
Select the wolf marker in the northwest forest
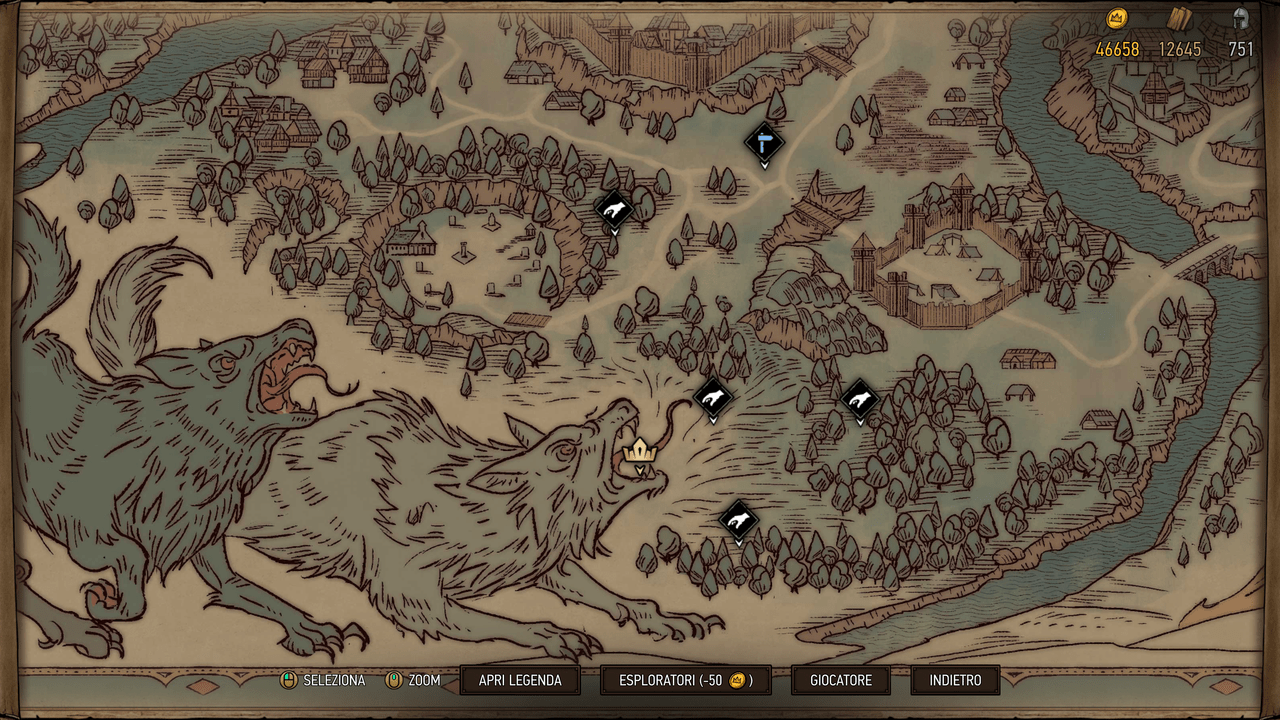coord(613,208)
